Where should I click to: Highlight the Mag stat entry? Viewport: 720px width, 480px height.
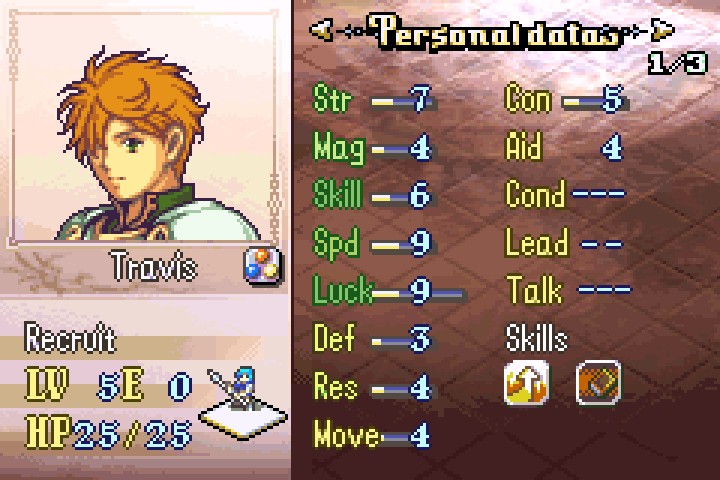pyautogui.click(x=372, y=147)
